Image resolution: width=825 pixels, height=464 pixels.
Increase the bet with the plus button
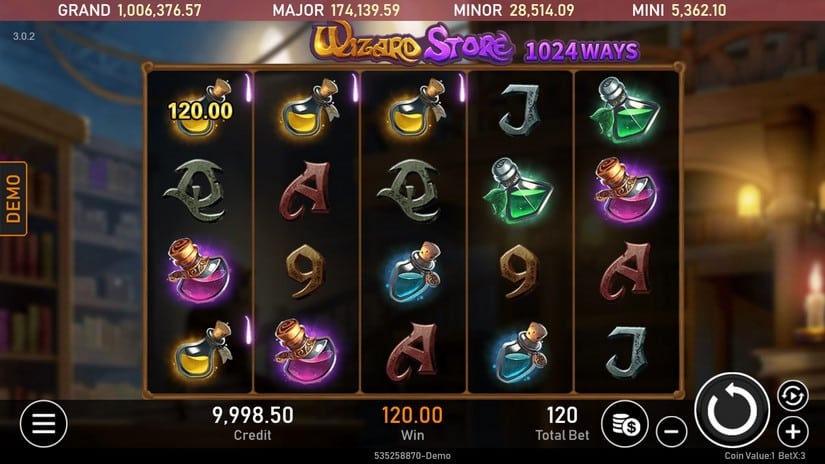[793, 432]
